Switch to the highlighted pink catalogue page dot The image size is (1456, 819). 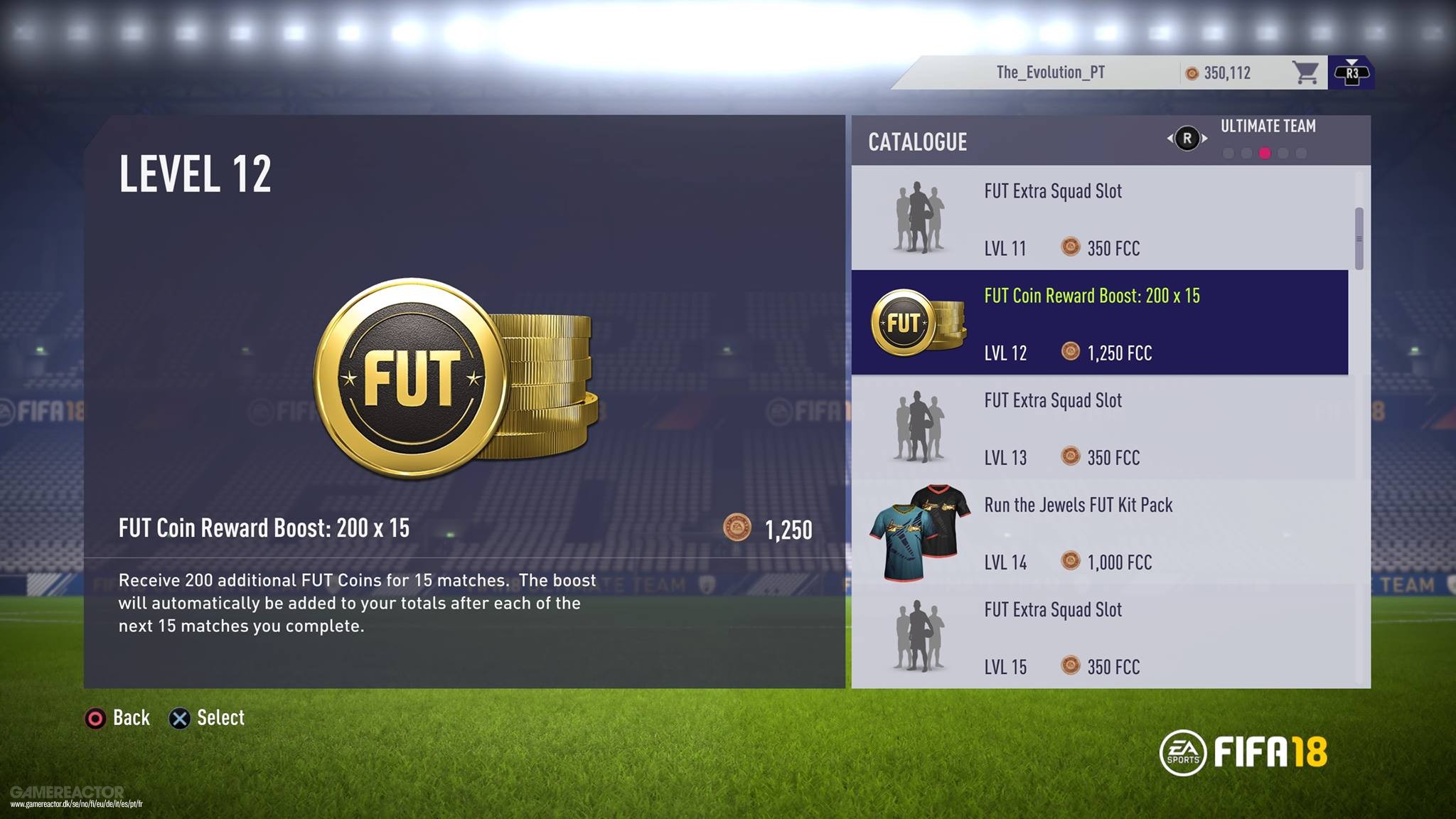click(1265, 154)
